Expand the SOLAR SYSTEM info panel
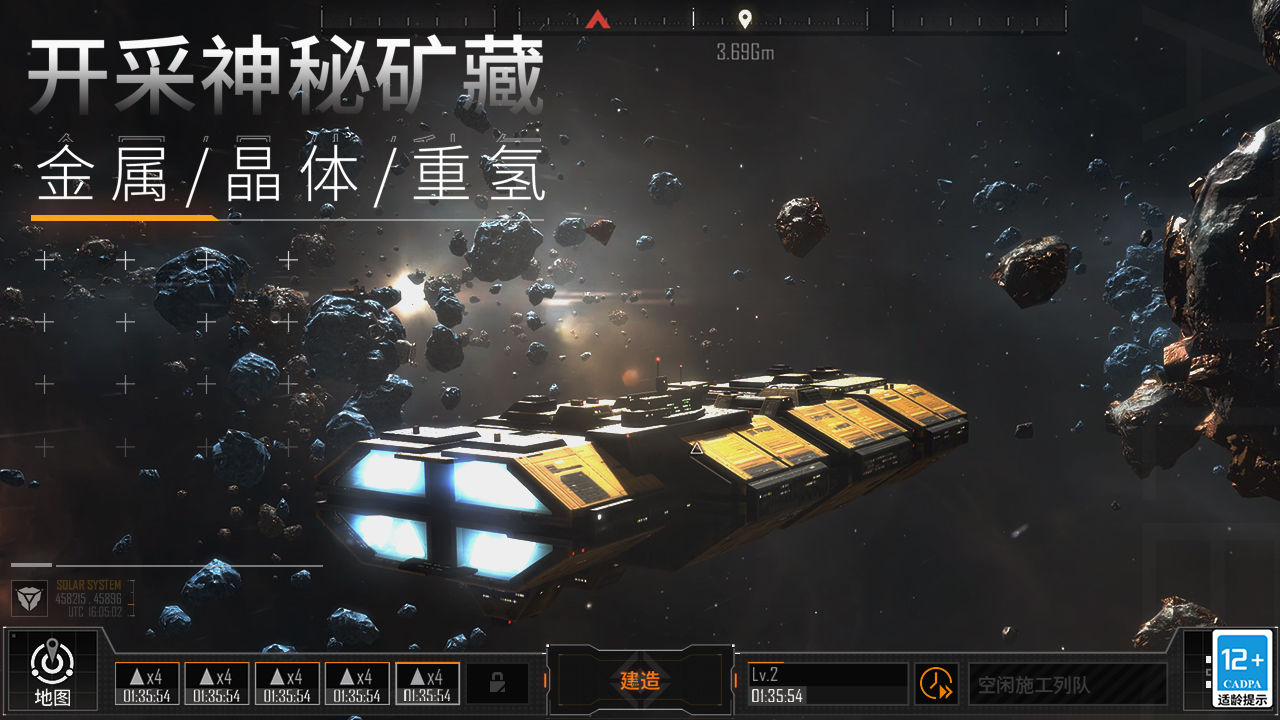The image size is (1280, 720). 90,592
